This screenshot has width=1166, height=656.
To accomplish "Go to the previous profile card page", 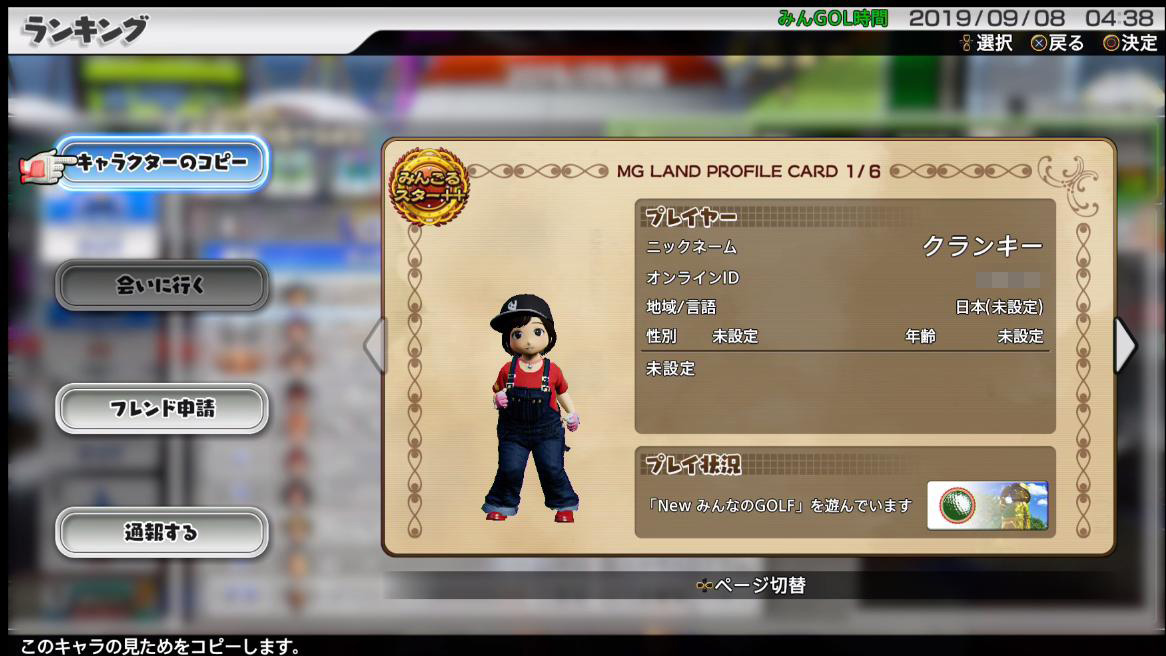I will pyautogui.click(x=374, y=346).
